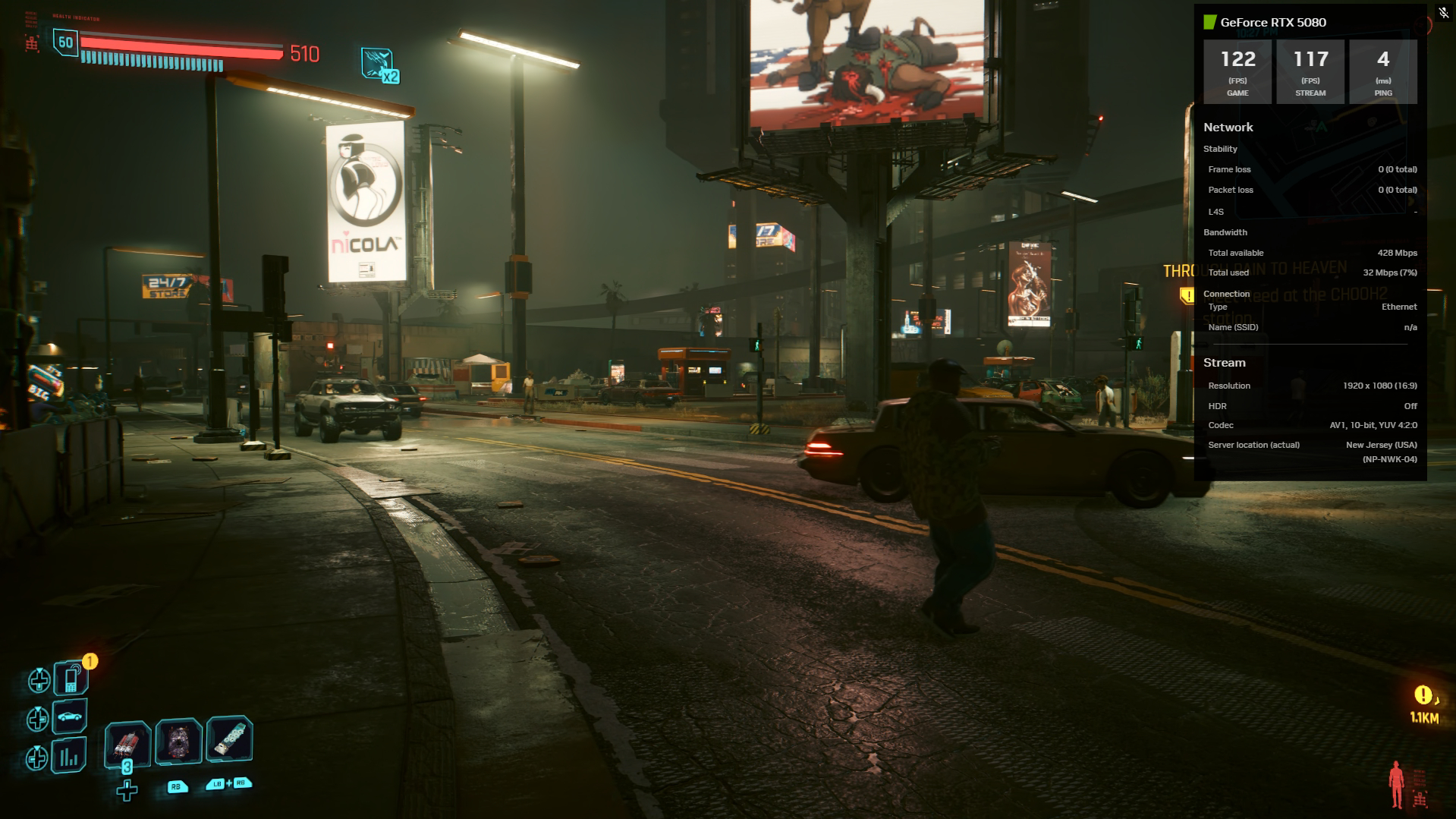Use the red health inhaler slot
The height and width of the screenshot is (819, 1456).
pos(126,742)
